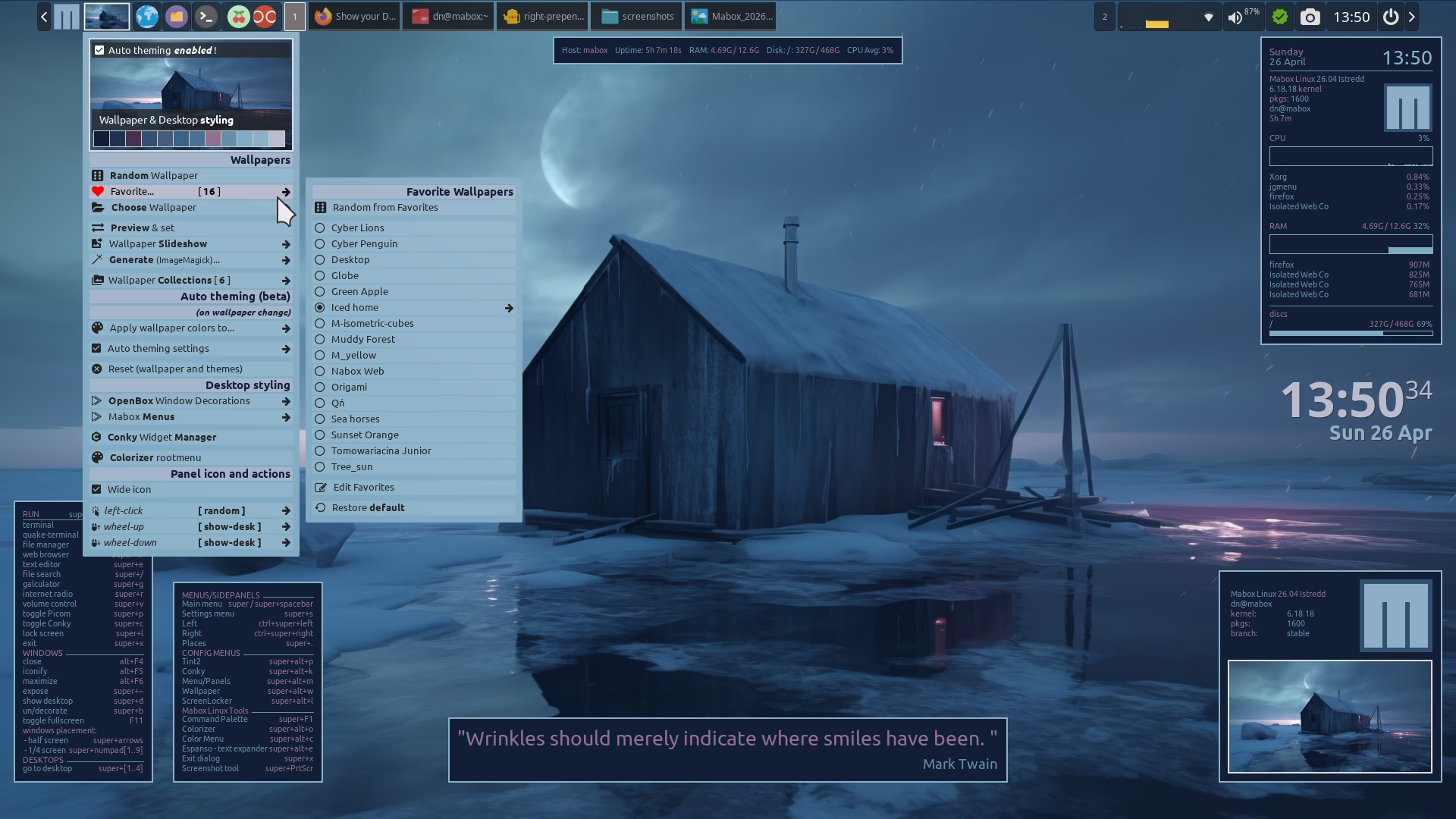The height and width of the screenshot is (819, 1456).
Task: Click the power icon in the panel
Action: (1390, 17)
